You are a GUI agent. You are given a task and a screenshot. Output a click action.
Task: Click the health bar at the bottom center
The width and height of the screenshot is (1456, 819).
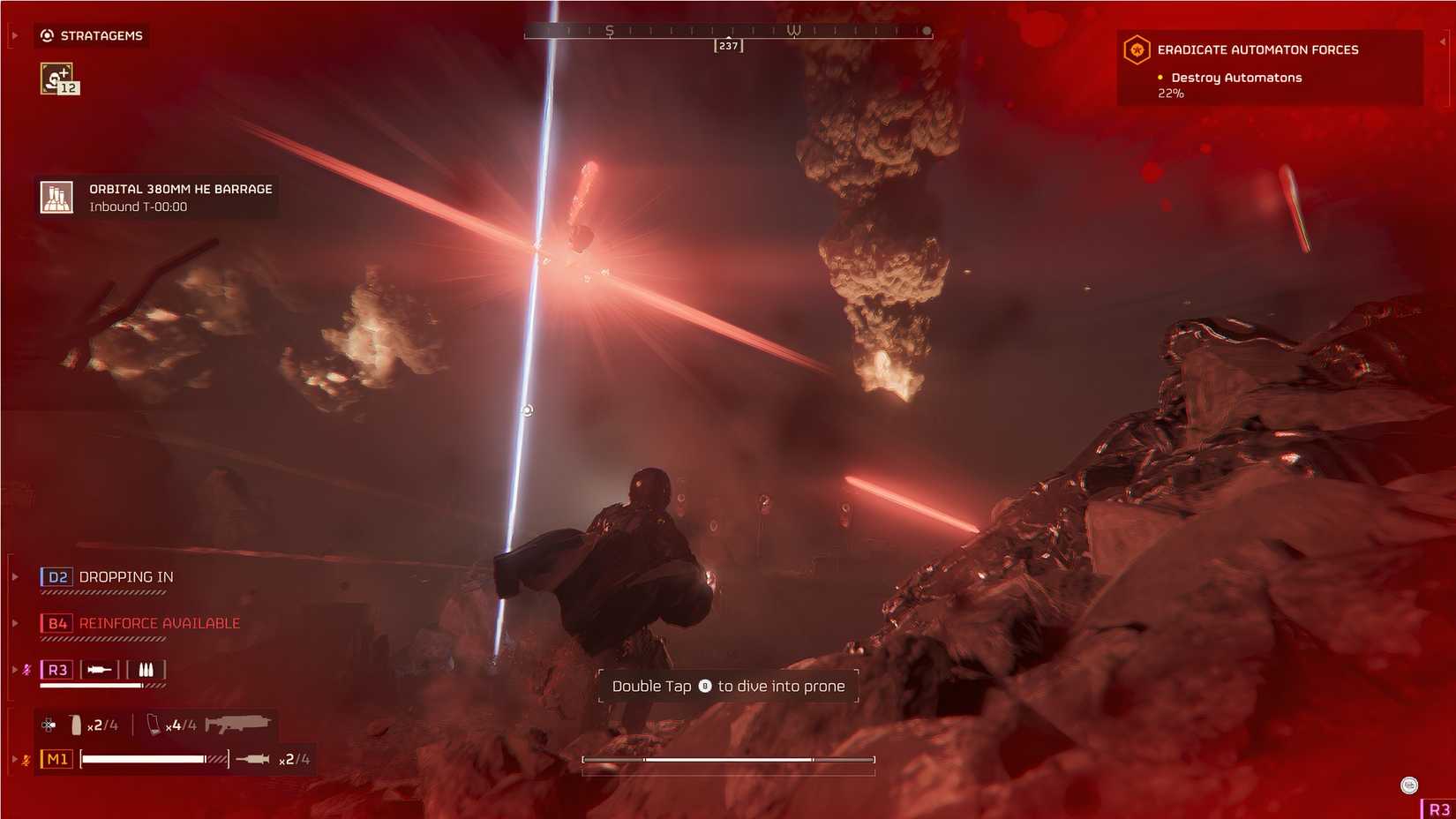tap(727, 759)
